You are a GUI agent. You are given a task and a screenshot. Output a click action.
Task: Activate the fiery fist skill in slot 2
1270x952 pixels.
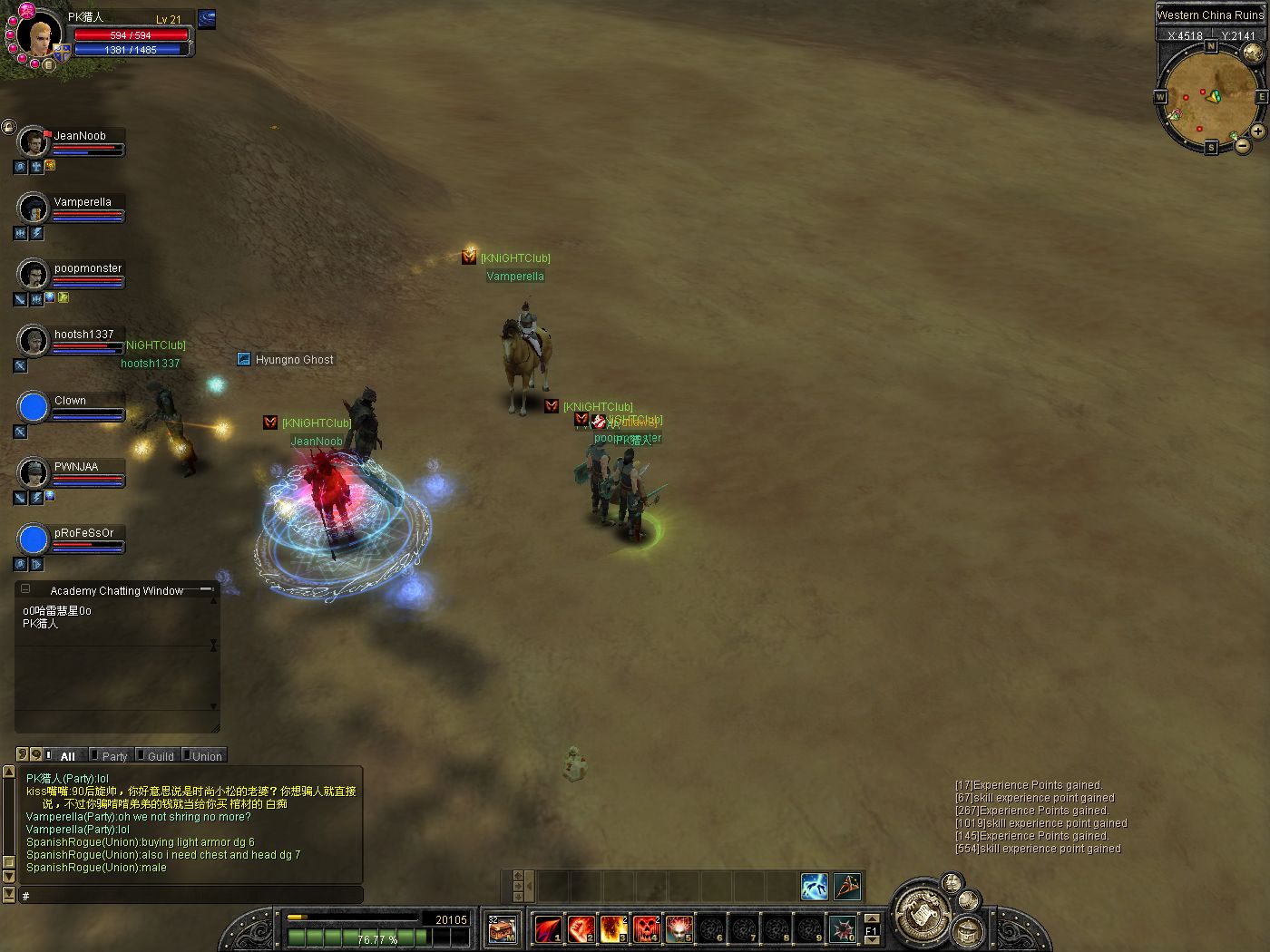[581, 929]
